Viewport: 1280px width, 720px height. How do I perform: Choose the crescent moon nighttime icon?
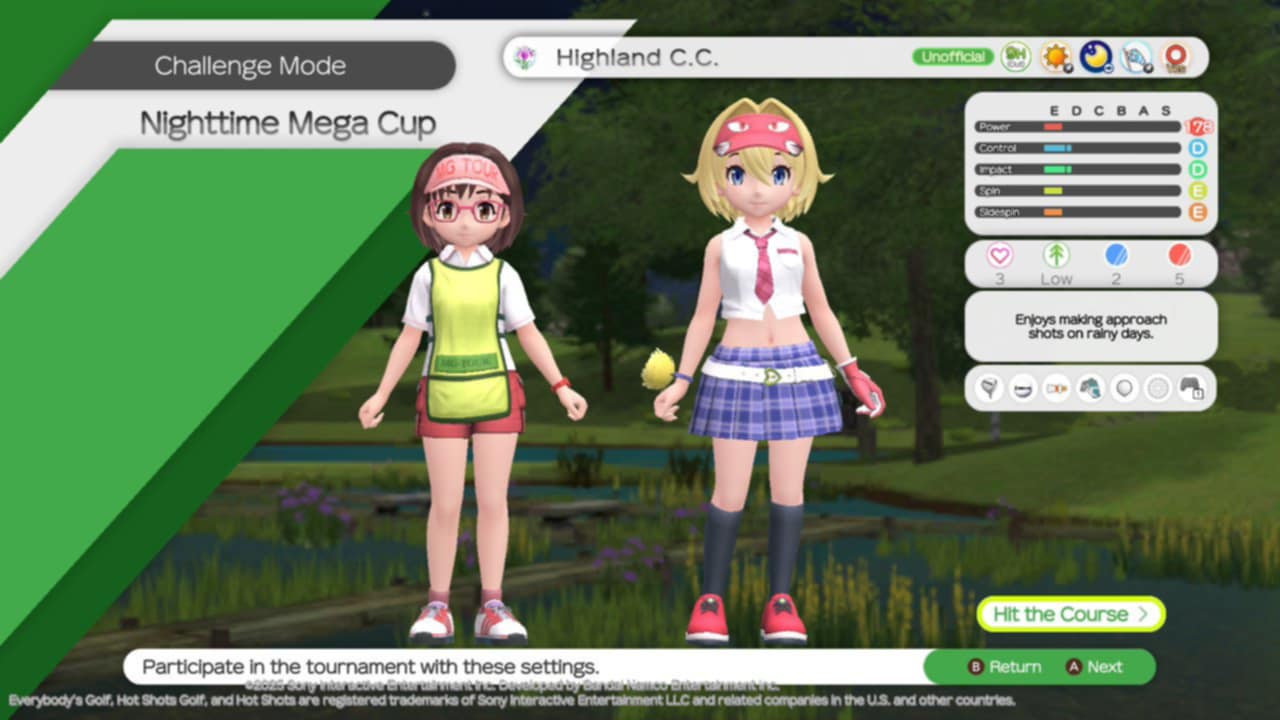click(1096, 57)
